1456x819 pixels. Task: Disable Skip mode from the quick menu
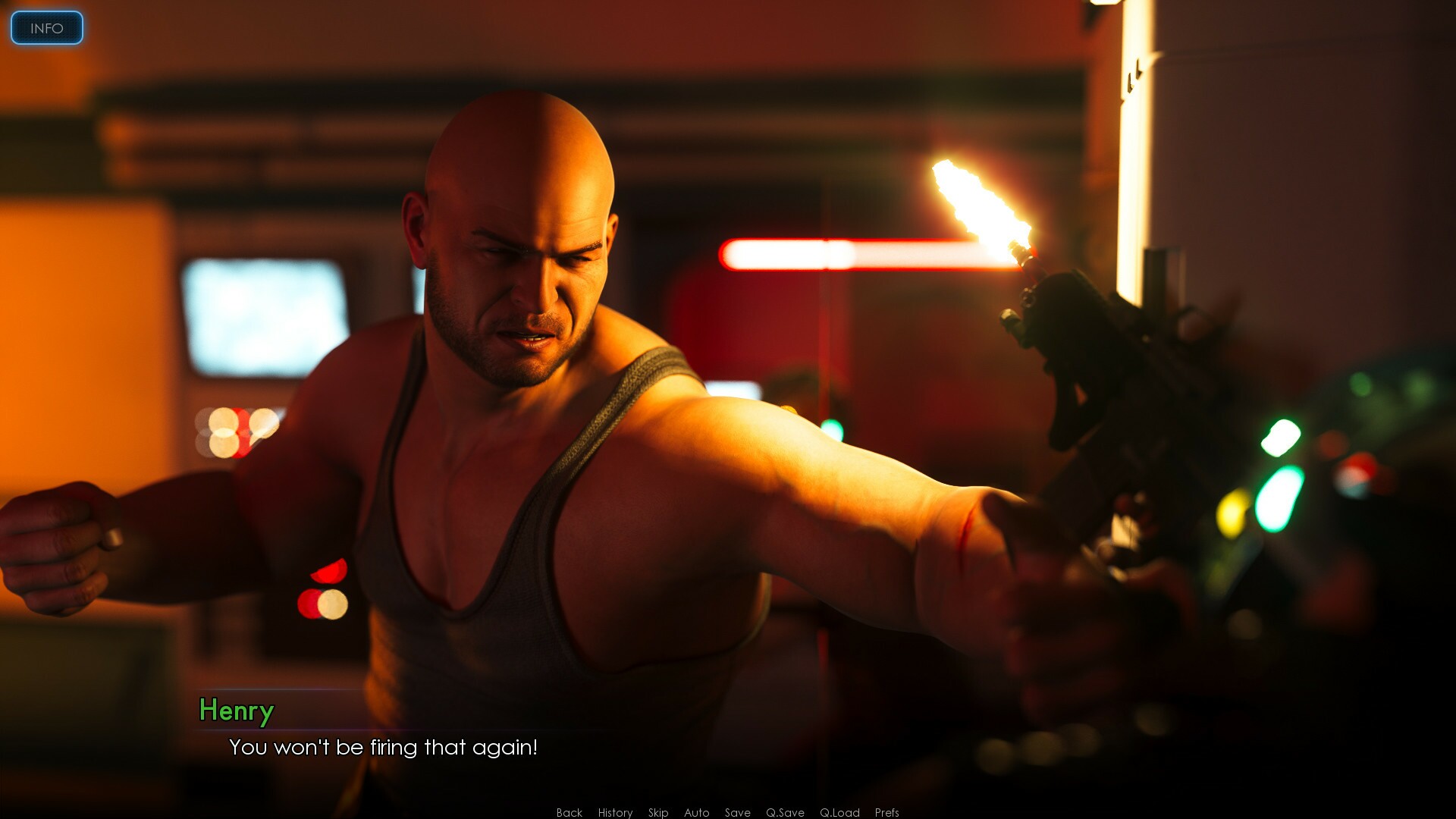point(657,812)
